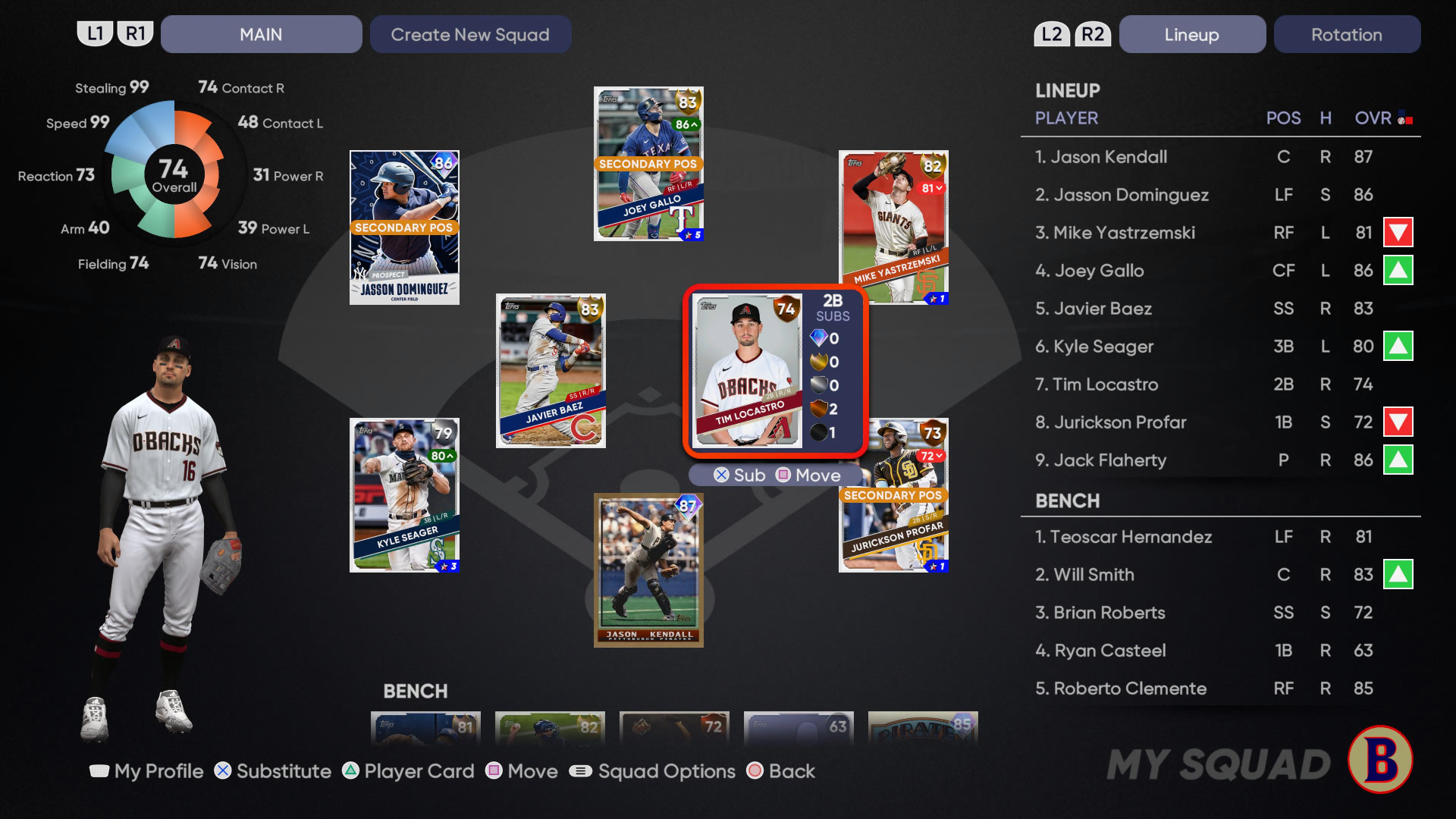Viewport: 1456px width, 819px height.
Task: Click Create New Squad
Action: 470,34
